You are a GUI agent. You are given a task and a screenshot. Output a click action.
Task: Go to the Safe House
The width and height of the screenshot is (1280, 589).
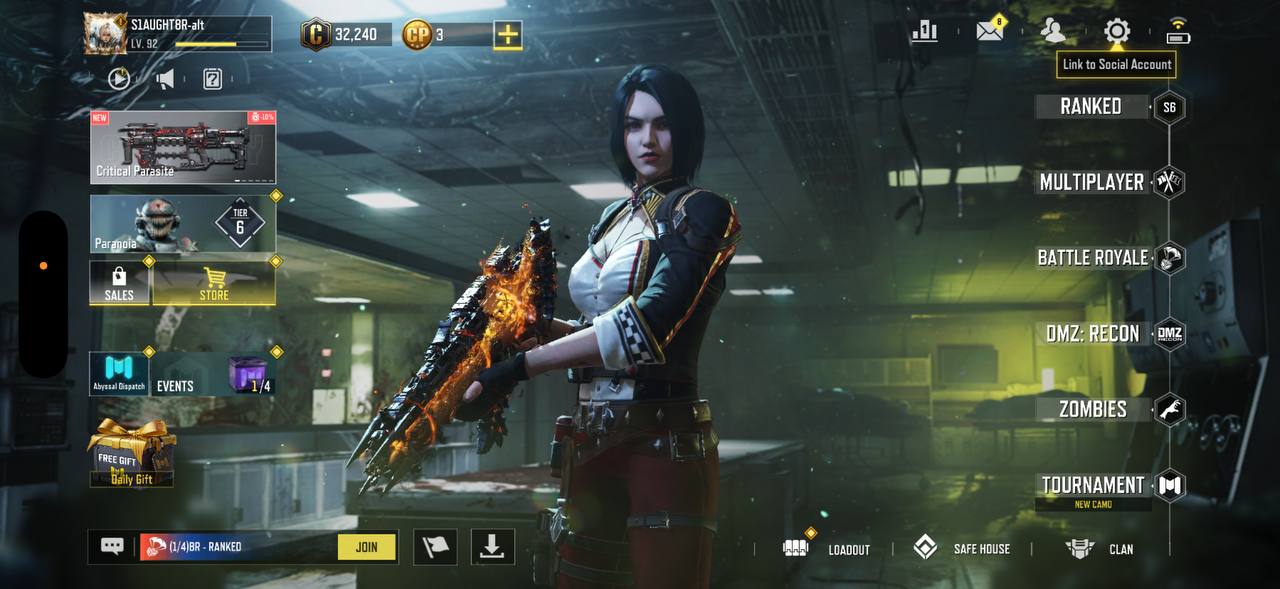[962, 549]
